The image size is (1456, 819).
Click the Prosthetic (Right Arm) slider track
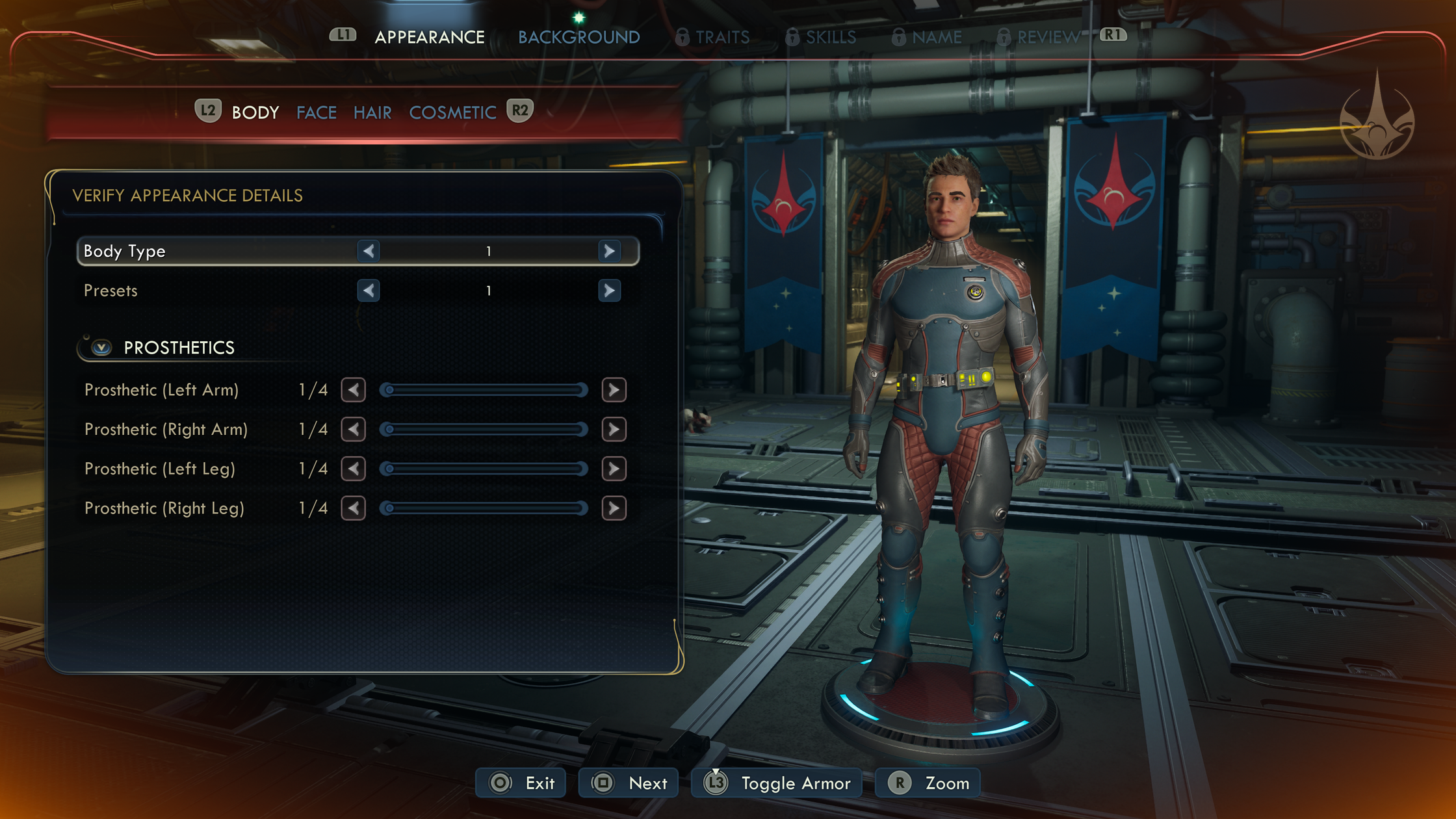(x=484, y=430)
